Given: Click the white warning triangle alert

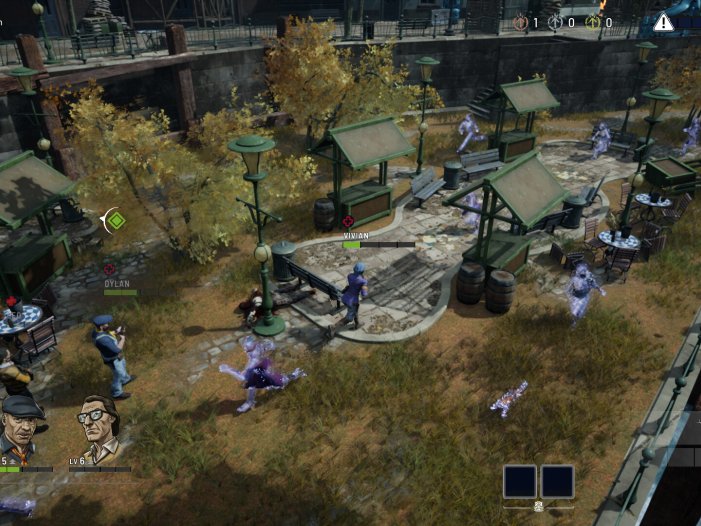Looking at the screenshot, I should pos(663,22).
